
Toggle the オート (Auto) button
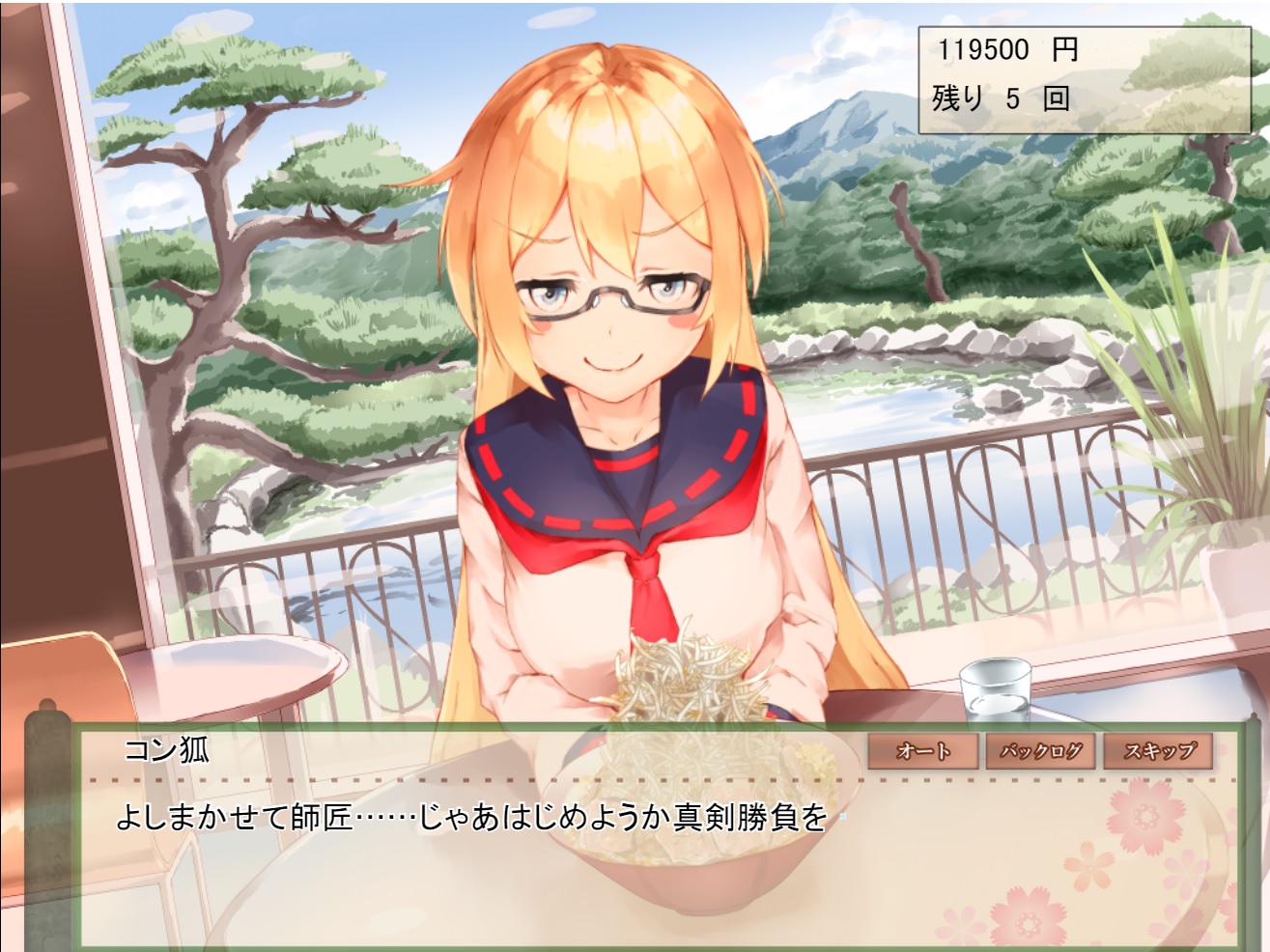pos(923,751)
